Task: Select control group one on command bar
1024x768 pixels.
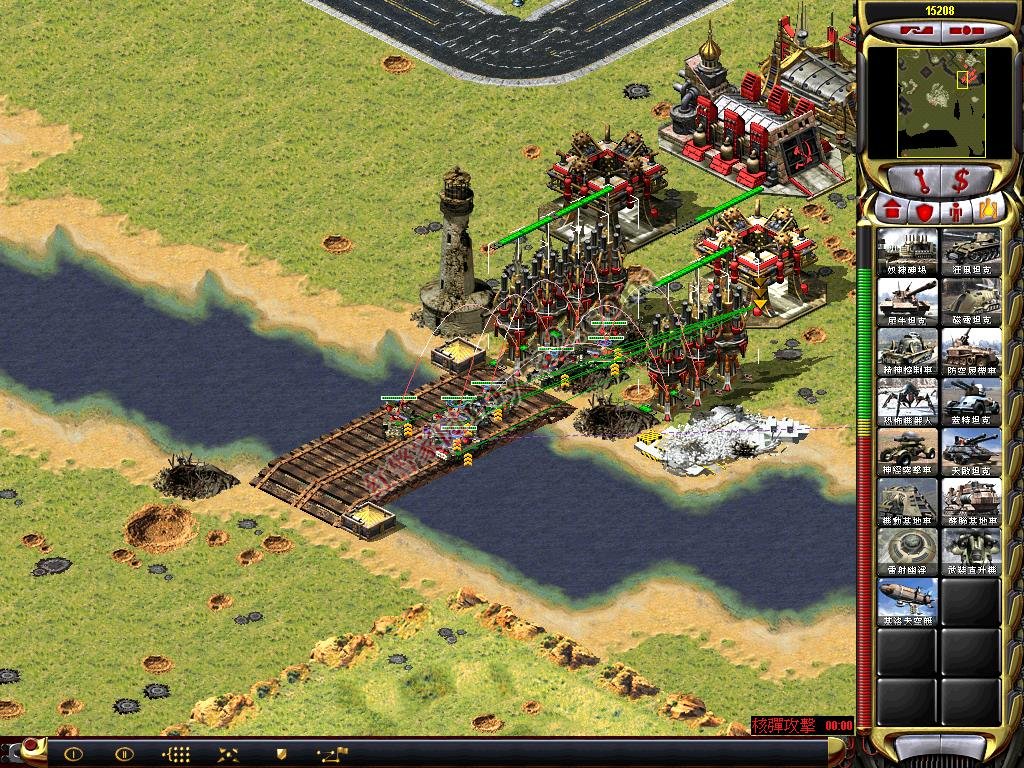Action: (73, 754)
